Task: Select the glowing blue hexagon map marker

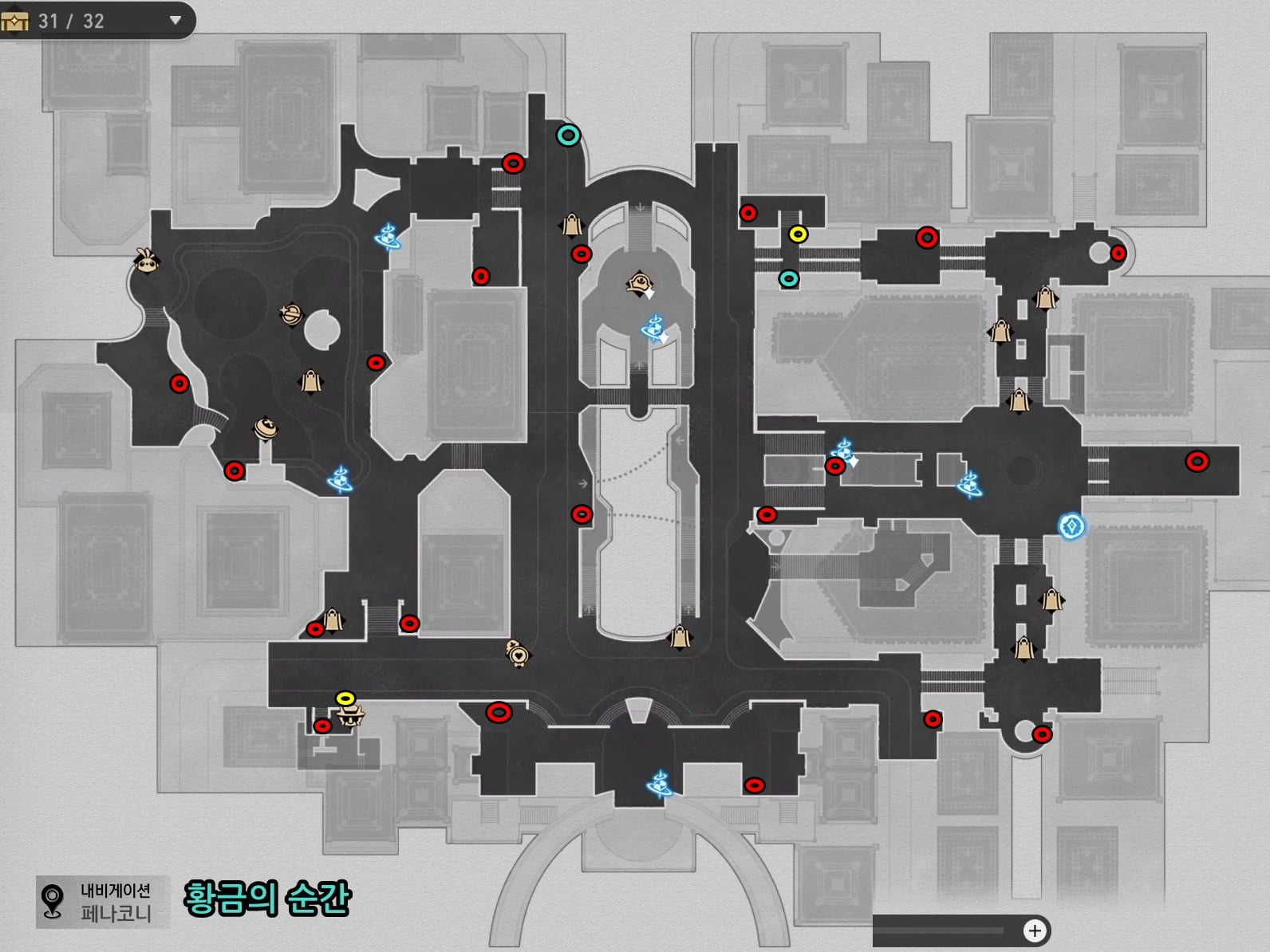Action: [1071, 526]
